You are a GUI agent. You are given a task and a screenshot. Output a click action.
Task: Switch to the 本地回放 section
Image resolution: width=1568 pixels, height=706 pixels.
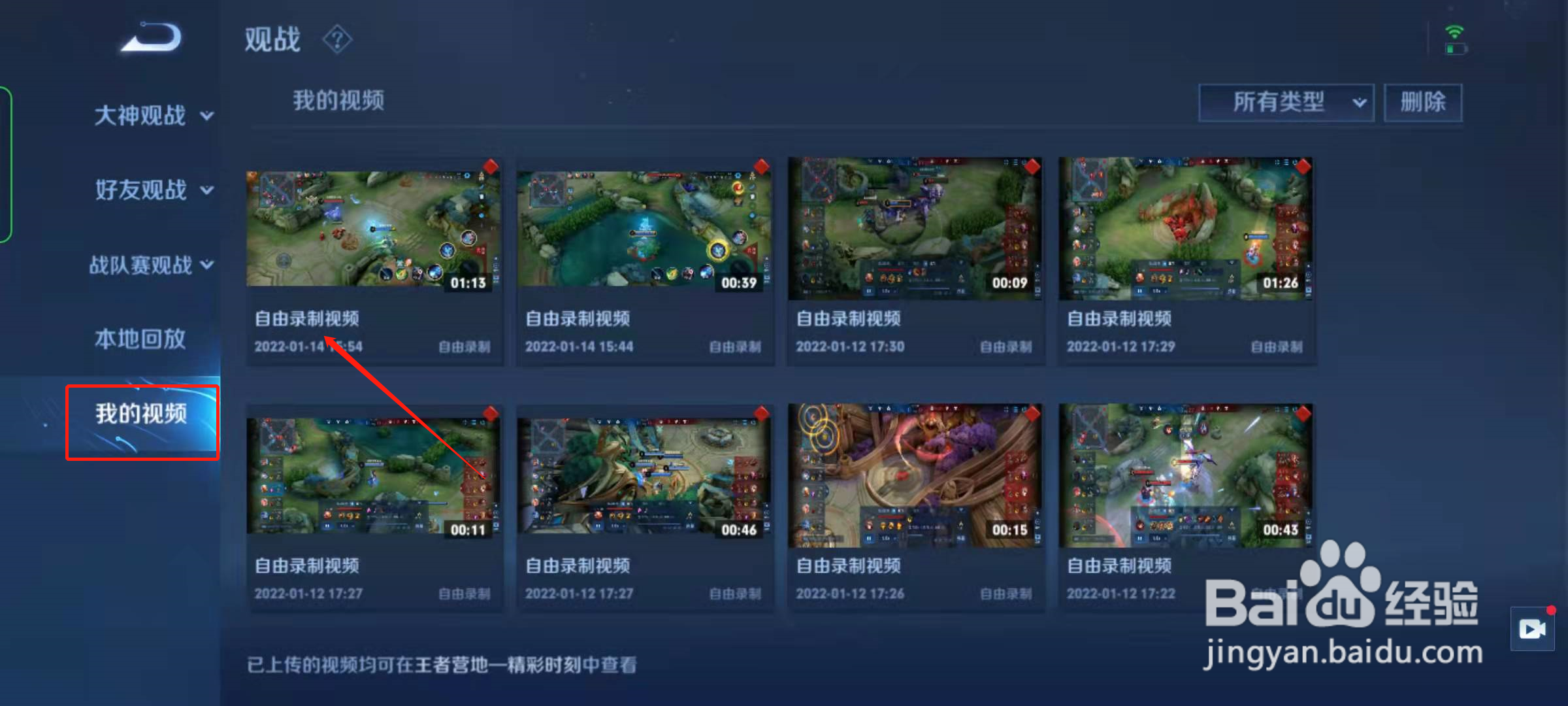[x=139, y=339]
